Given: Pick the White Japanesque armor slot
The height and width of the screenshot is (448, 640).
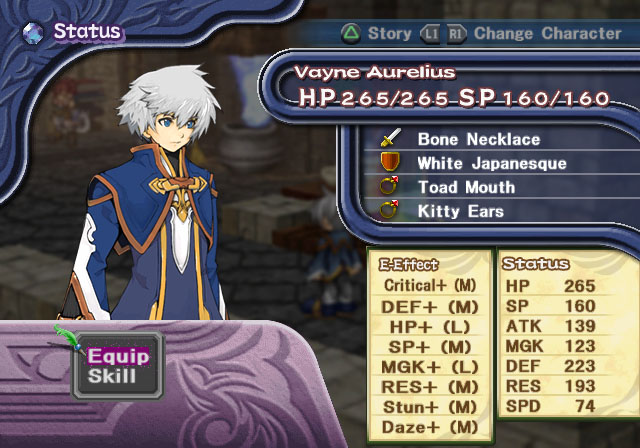Looking at the screenshot, I should click(x=478, y=163).
